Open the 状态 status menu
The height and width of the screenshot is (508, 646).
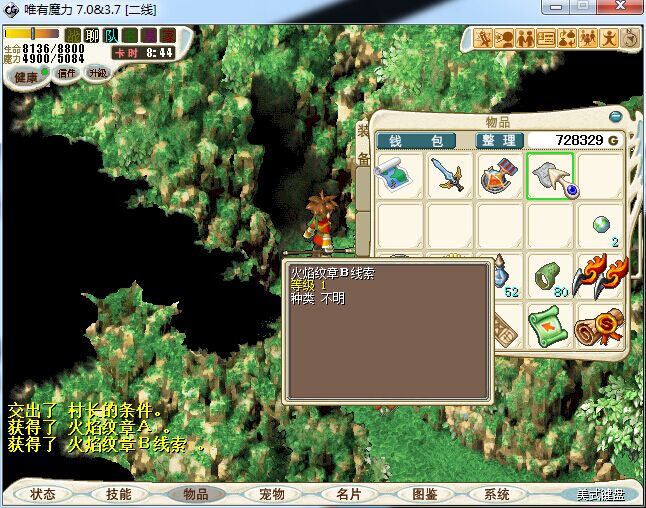pos(43,494)
